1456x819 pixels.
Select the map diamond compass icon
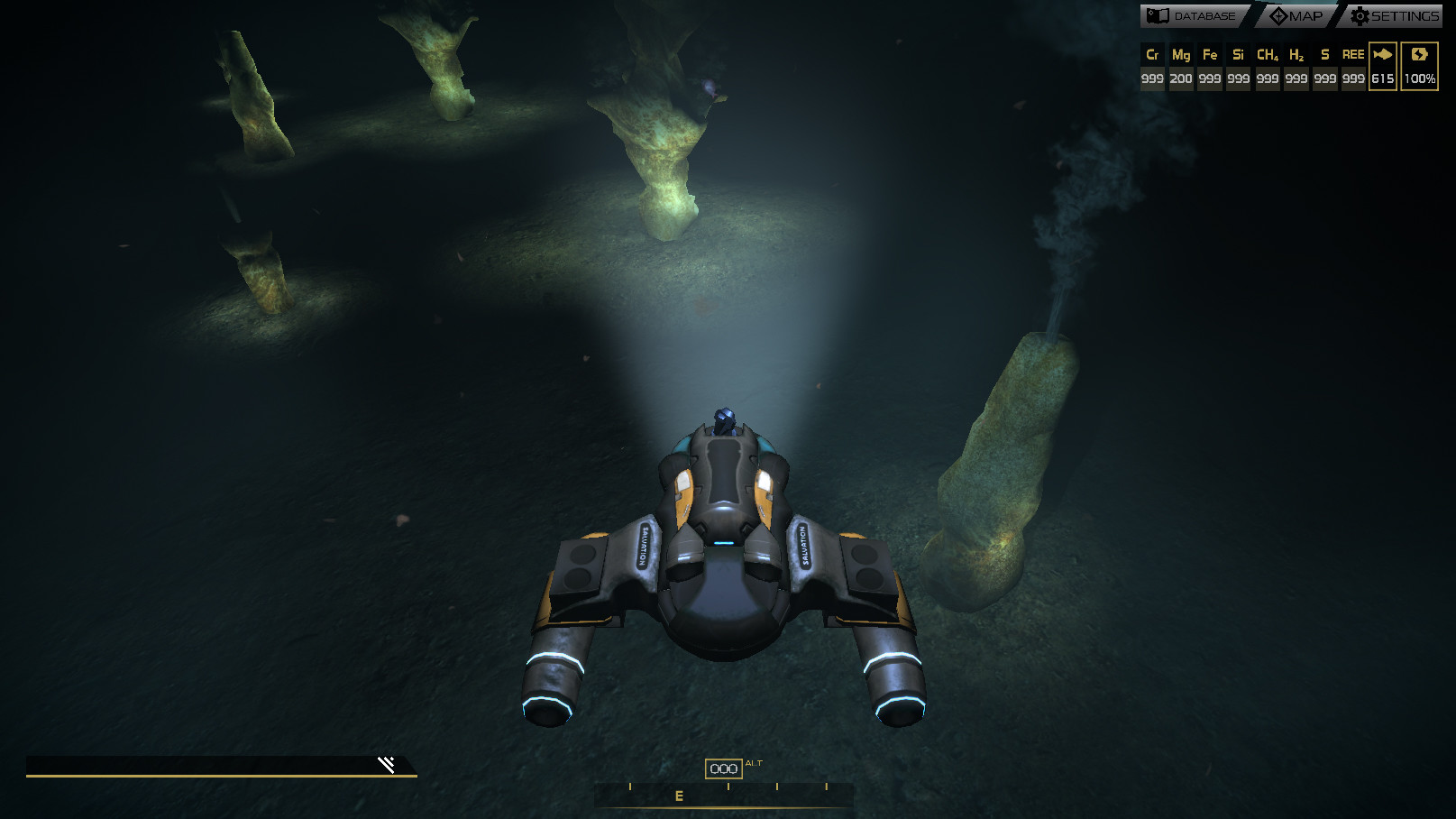(x=1279, y=15)
